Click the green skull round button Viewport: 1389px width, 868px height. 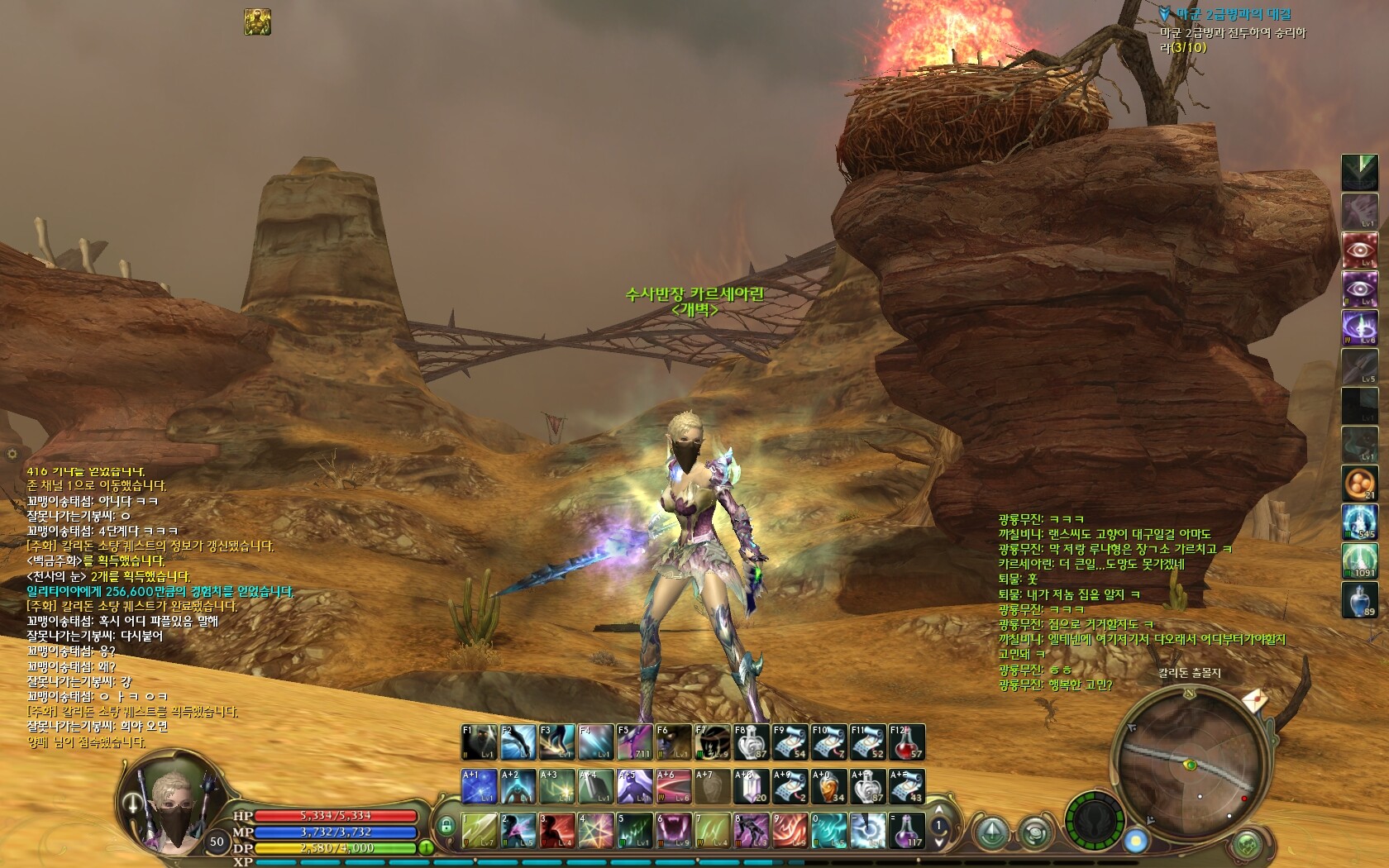(x=1246, y=846)
